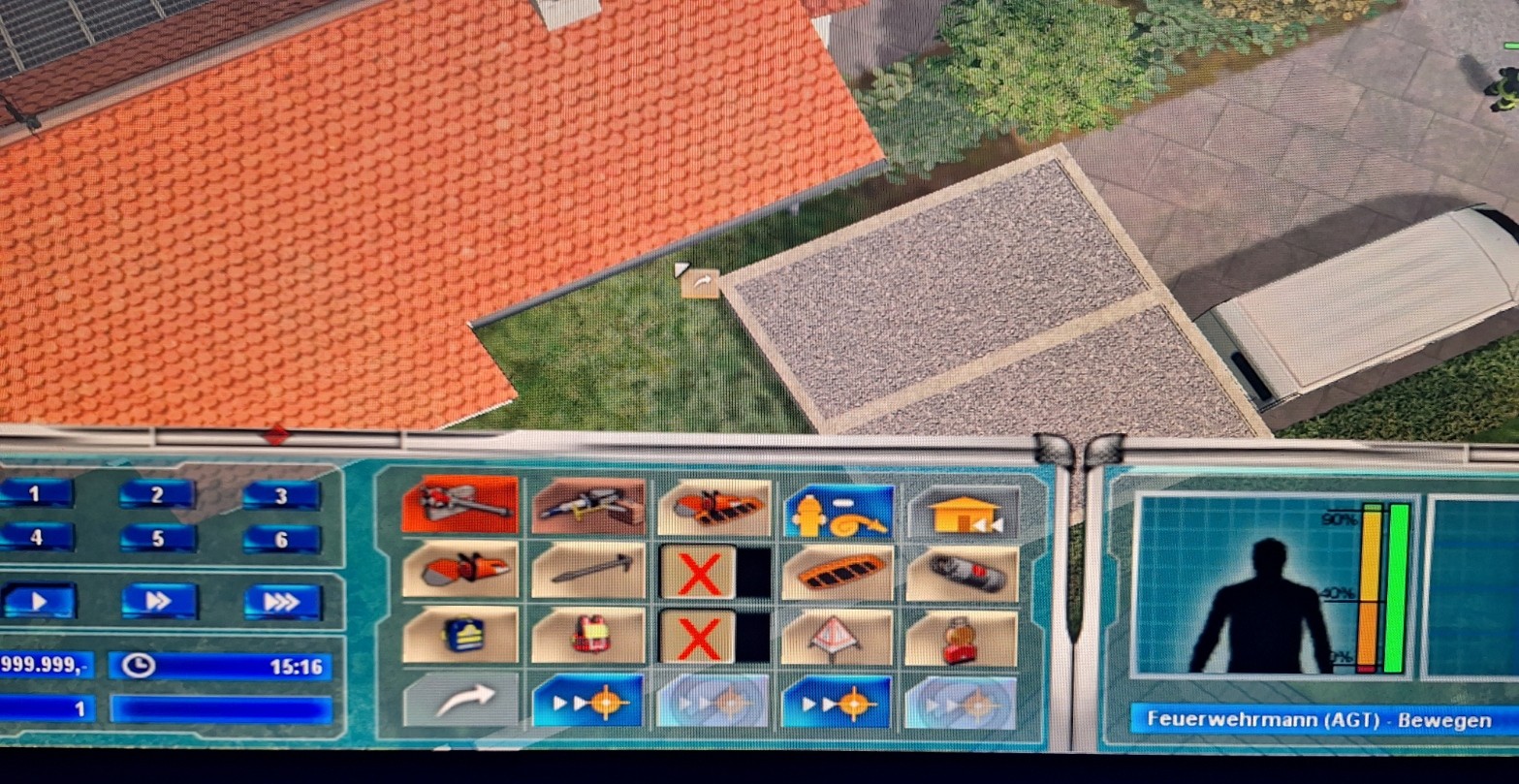This screenshot has height=784, width=1519.
Task: Click the yellow house return-to-station icon
Action: pyautogui.click(x=964, y=513)
